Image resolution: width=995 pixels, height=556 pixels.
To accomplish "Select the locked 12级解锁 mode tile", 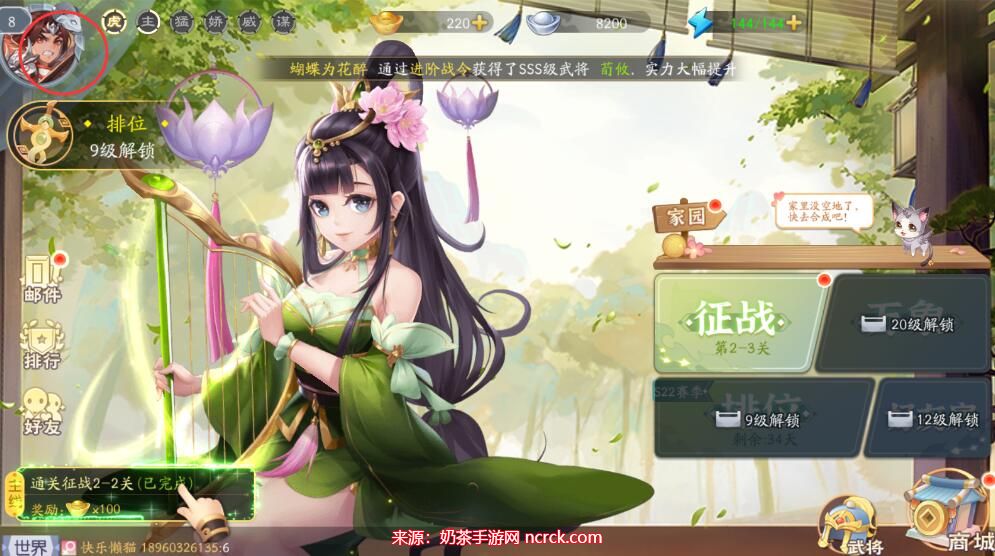I will click(934, 418).
